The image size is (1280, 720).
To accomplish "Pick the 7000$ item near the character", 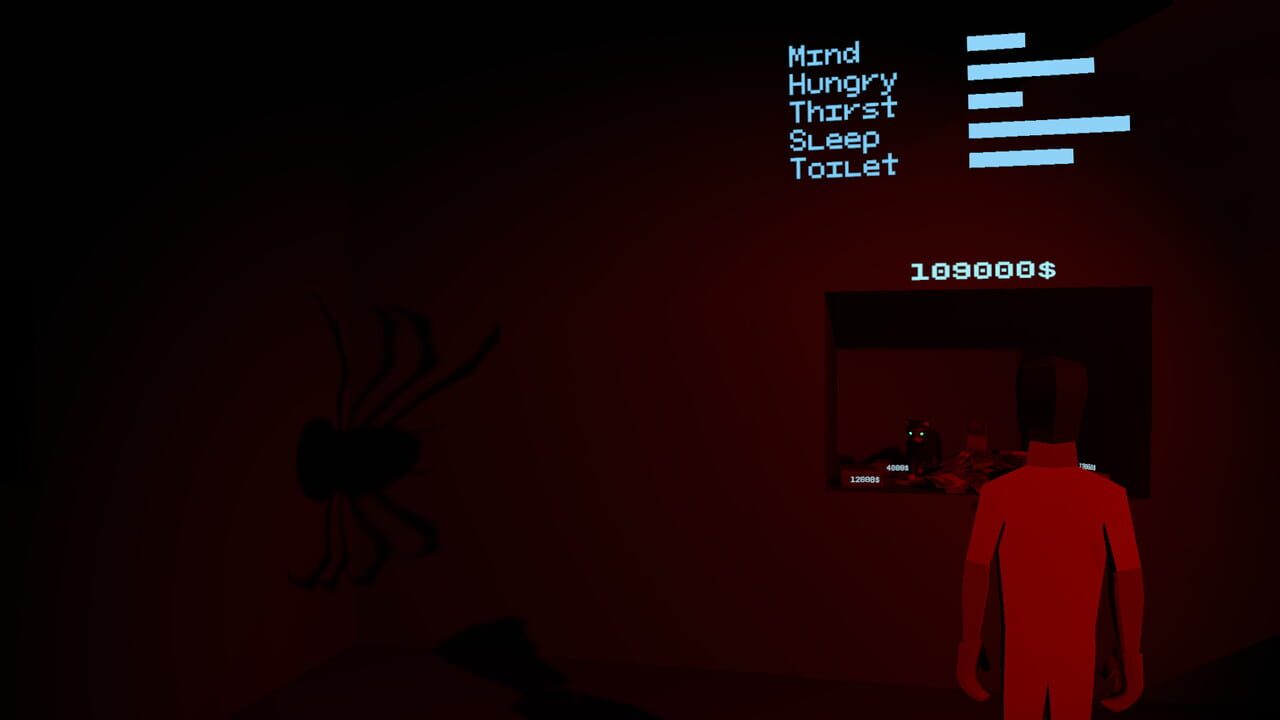I will pyautogui.click(x=1087, y=466).
